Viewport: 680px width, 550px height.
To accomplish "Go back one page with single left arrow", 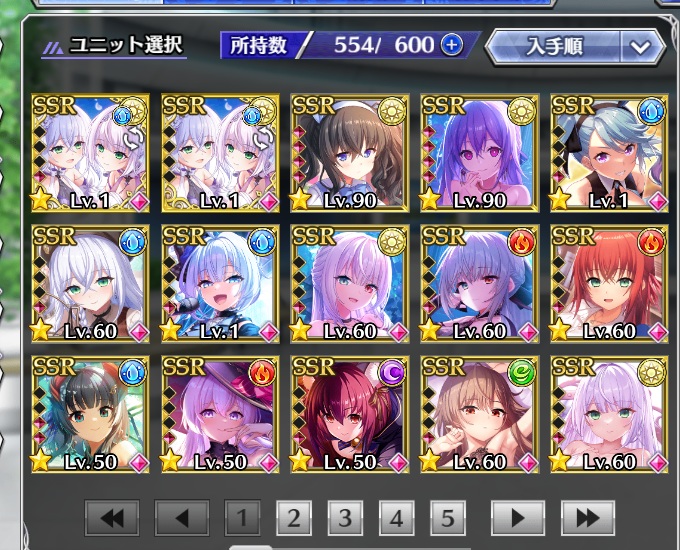I will [x=182, y=518].
